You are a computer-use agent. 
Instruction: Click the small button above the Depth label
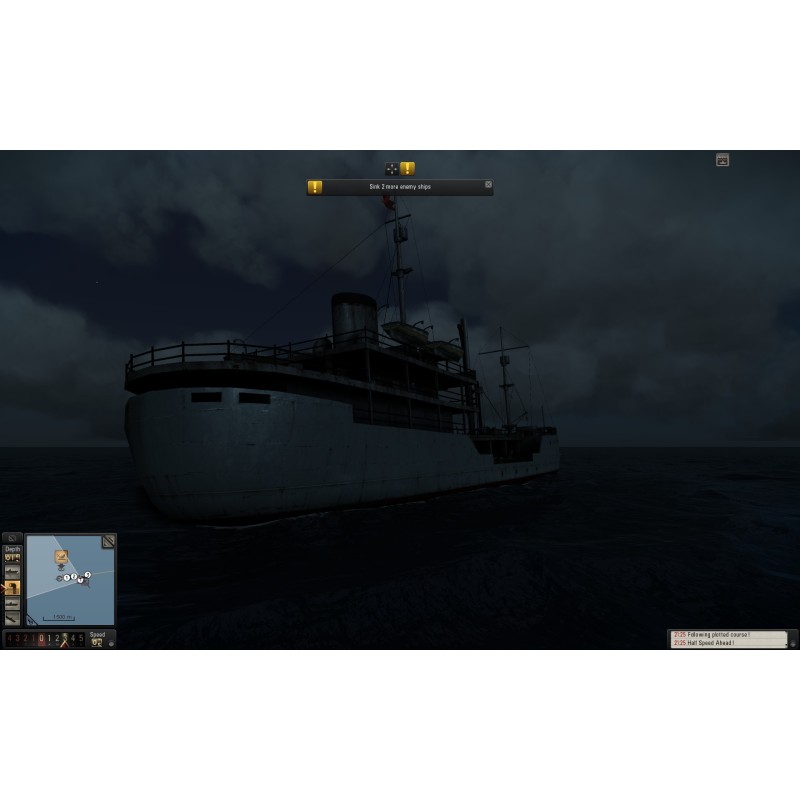12,538
